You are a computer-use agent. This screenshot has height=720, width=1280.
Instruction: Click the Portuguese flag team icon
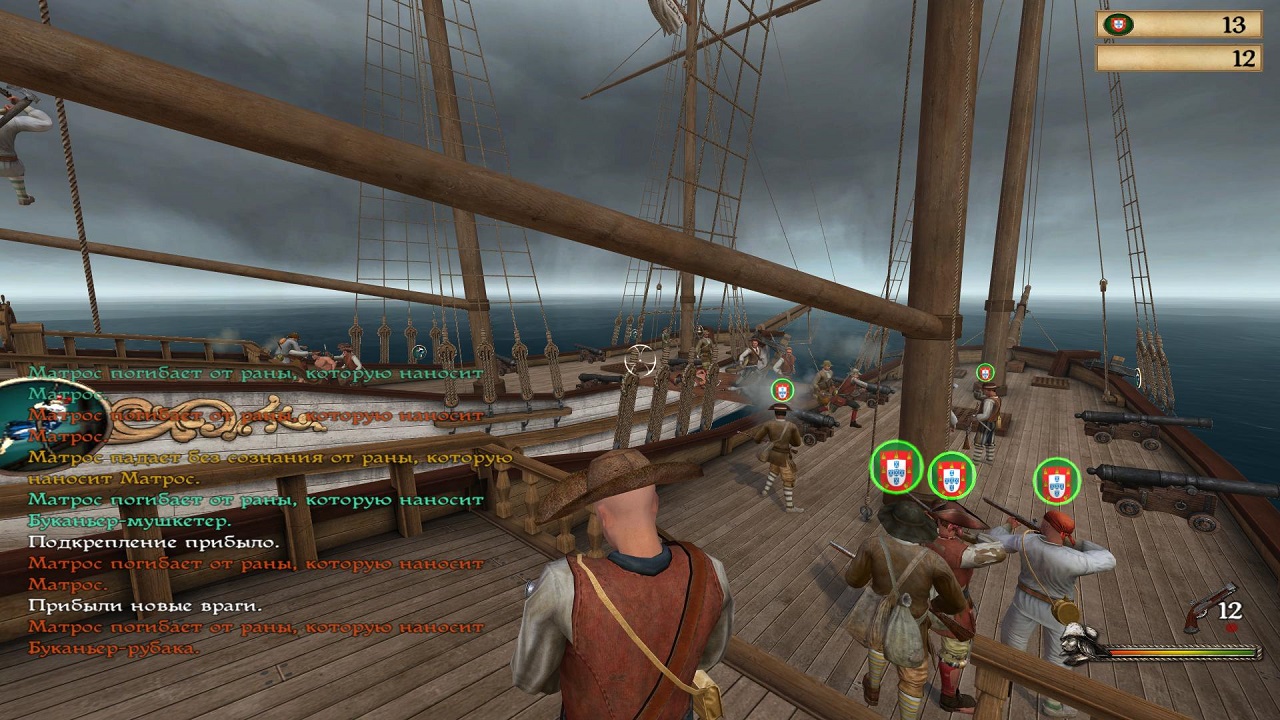click(x=1118, y=24)
